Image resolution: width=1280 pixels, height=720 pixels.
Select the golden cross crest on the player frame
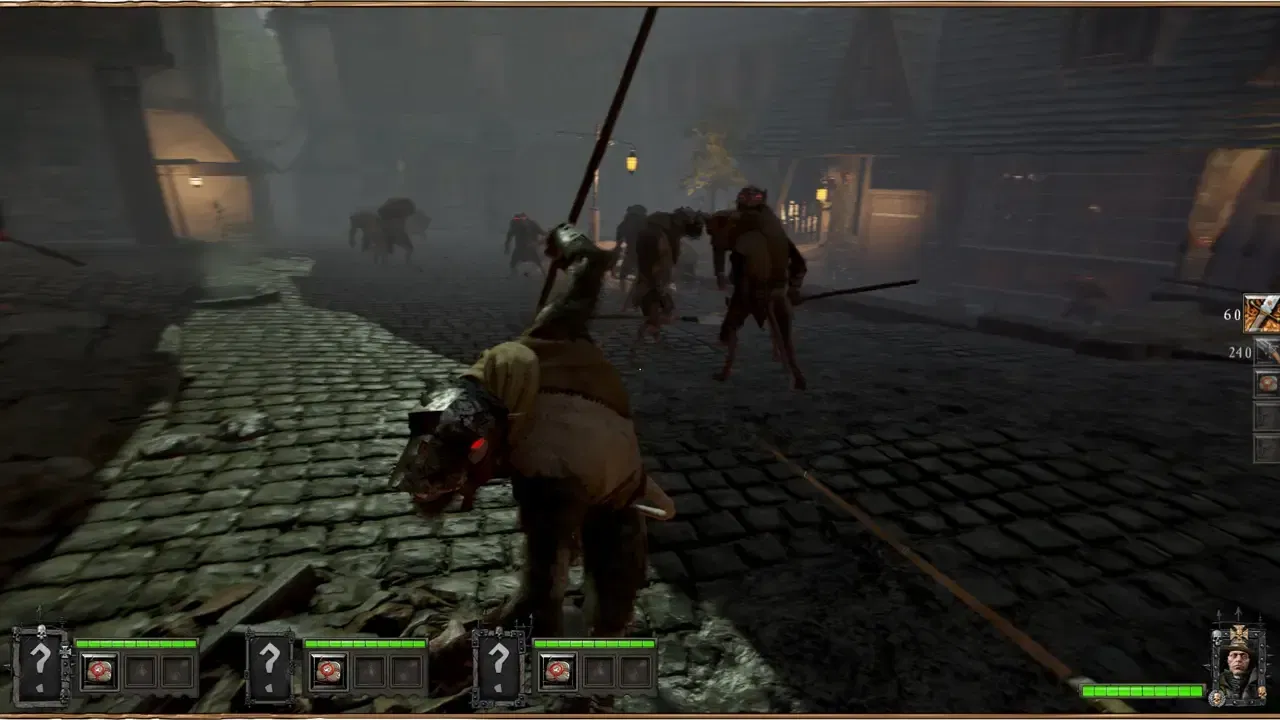1239,633
